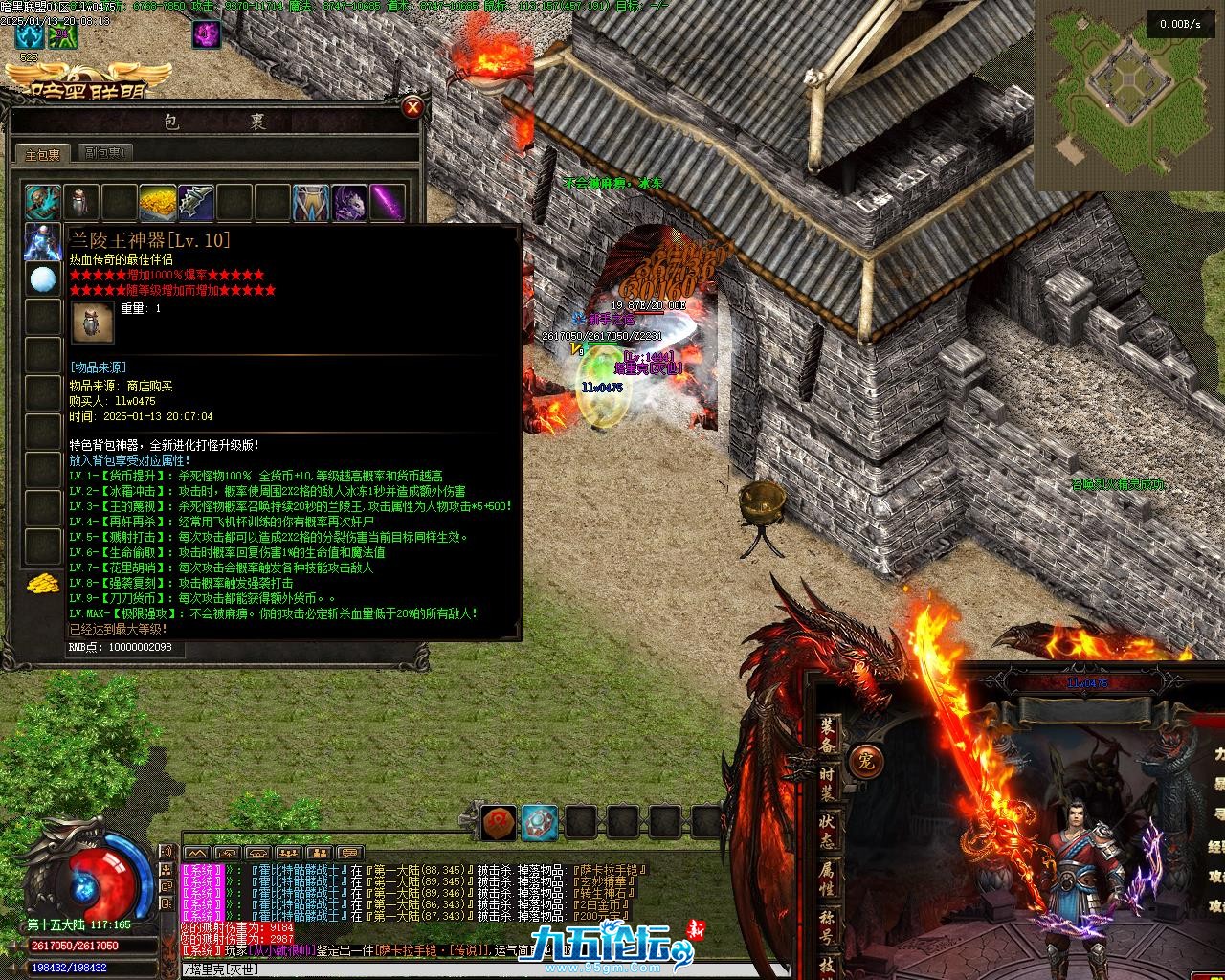1225x980 pixels.
Task: Switch to the 副包裹1 tab
Action: click(105, 153)
